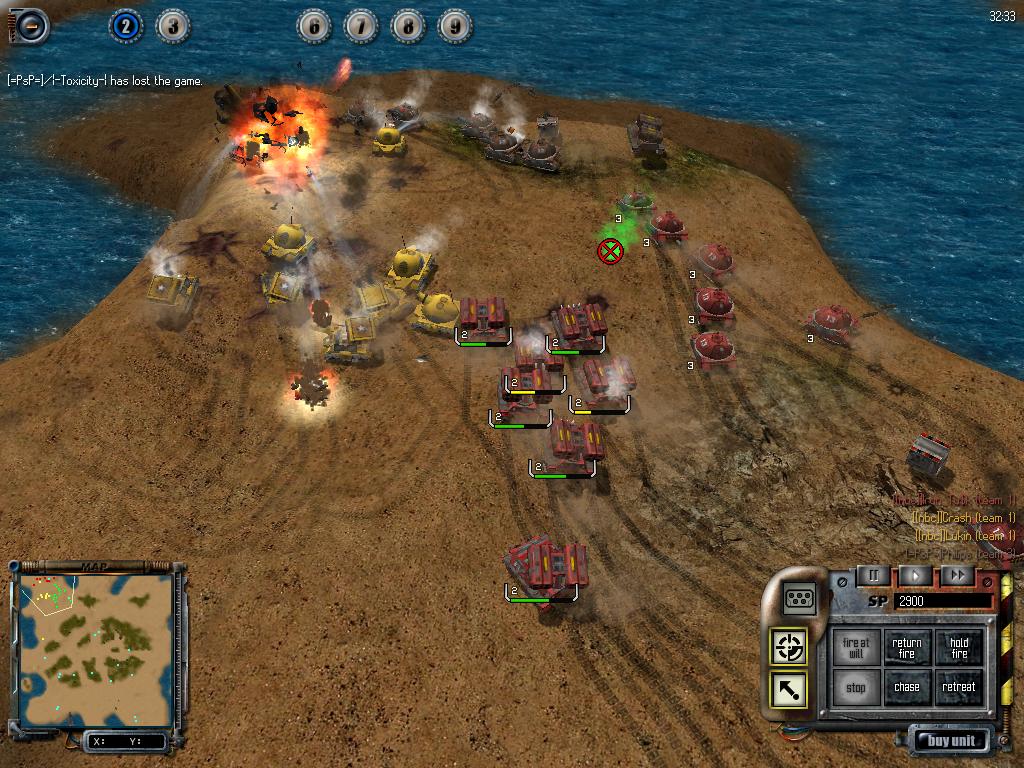1024x768 pixels.
Task: Click the arrow movement mode icon
Action: point(789,690)
